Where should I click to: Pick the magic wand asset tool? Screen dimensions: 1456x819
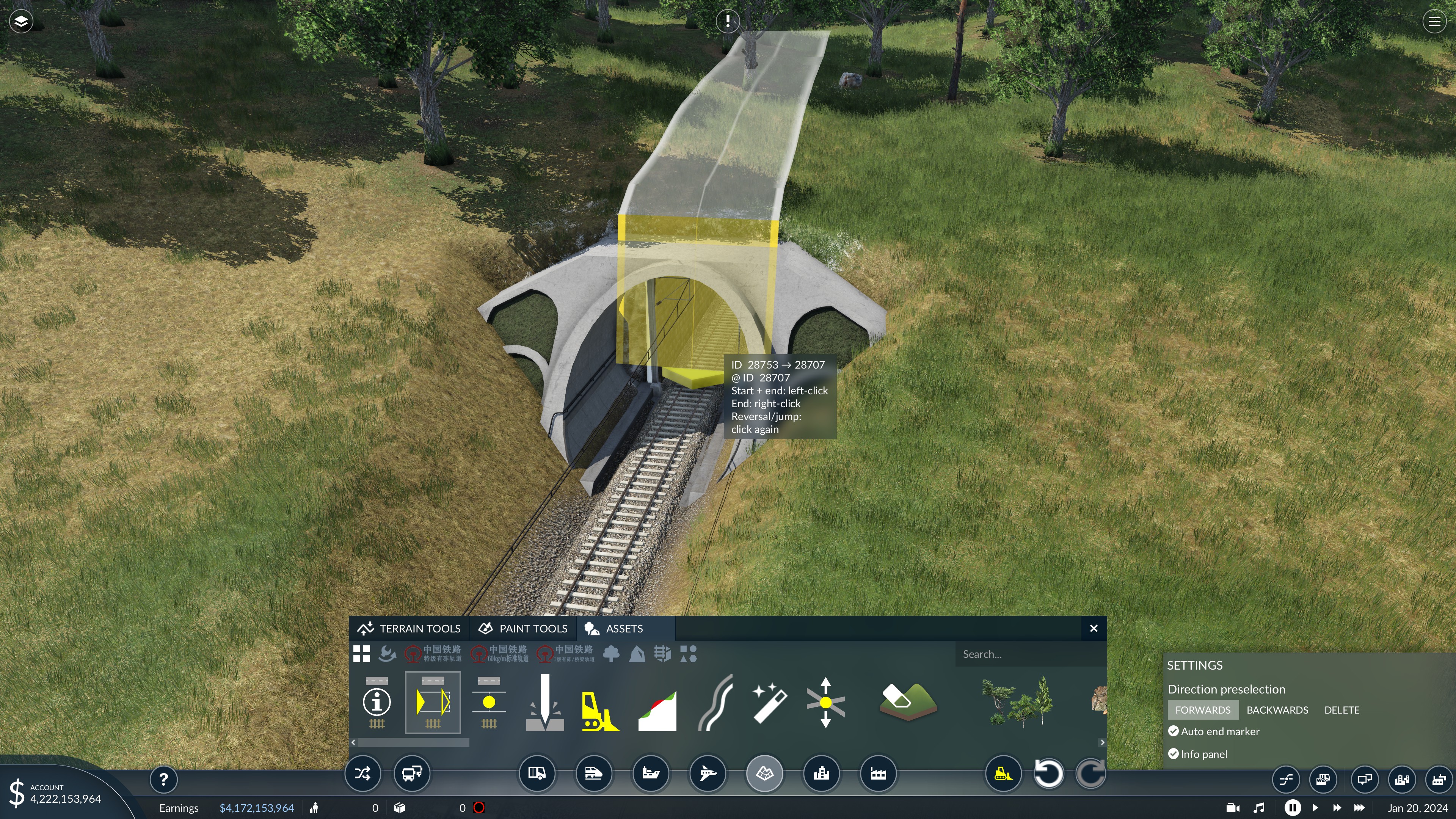[x=769, y=703]
